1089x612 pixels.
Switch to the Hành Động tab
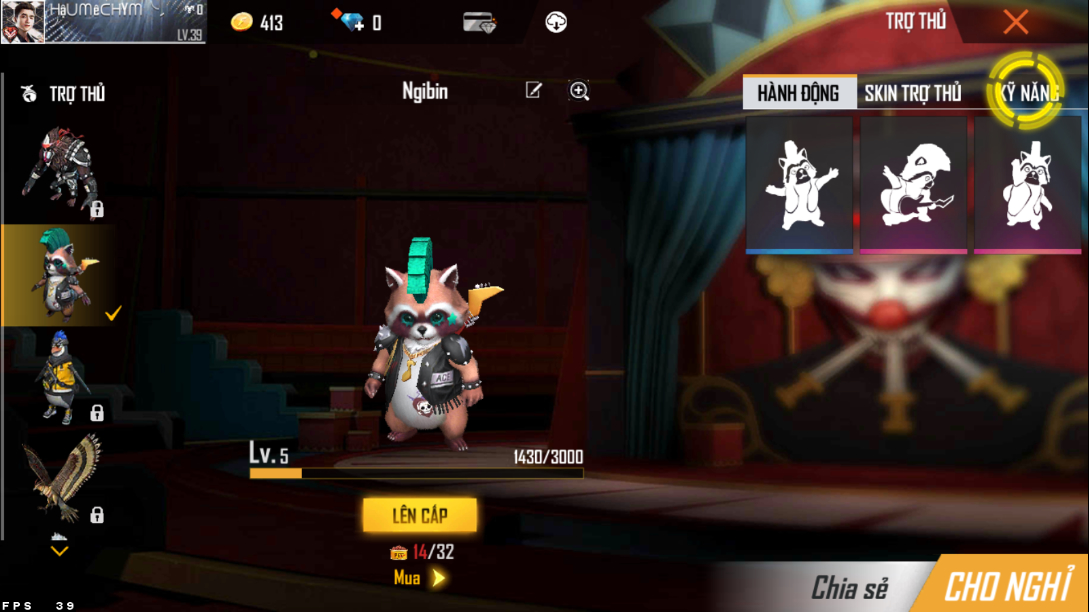[x=799, y=93]
